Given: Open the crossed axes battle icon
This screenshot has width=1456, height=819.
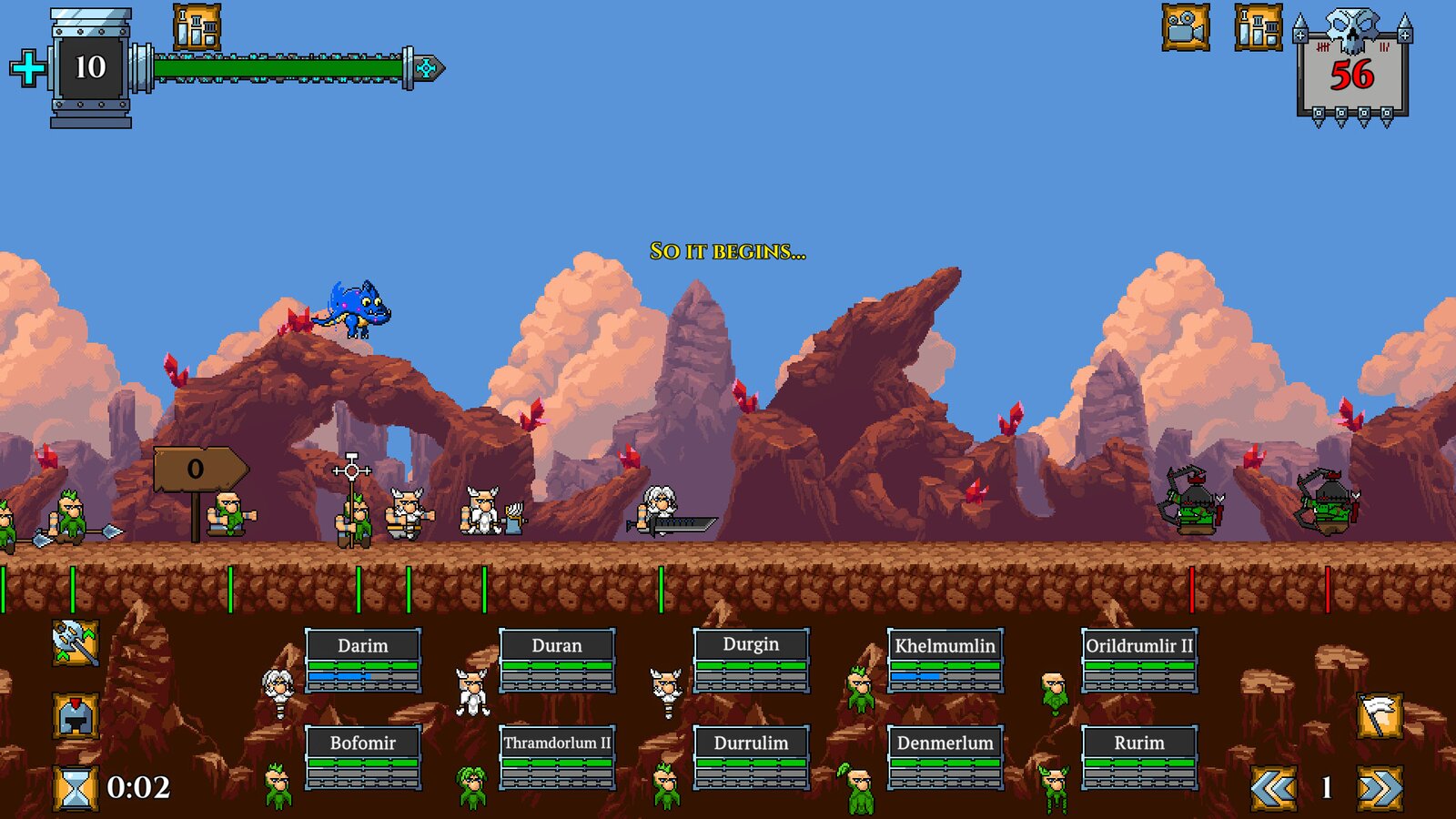Looking at the screenshot, I should click(x=76, y=643).
